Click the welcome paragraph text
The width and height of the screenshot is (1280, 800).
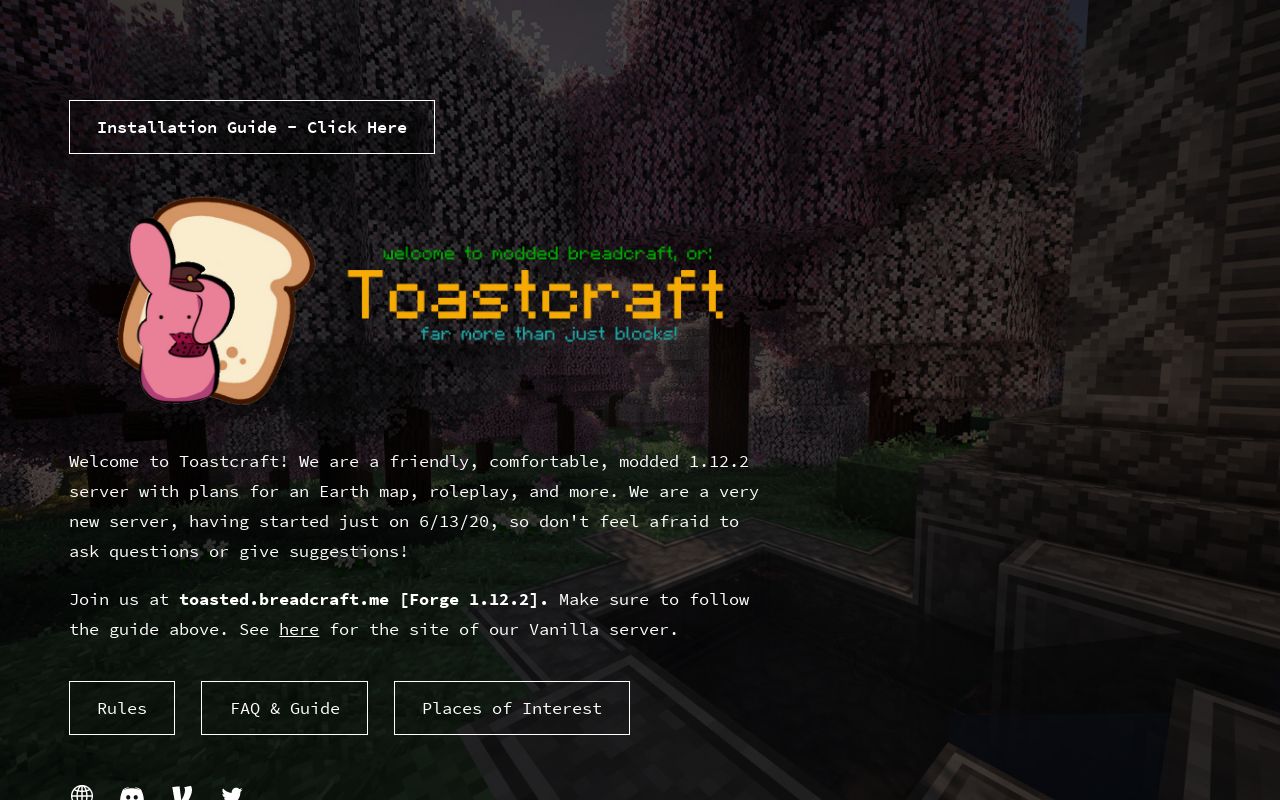pyautogui.click(x=414, y=506)
